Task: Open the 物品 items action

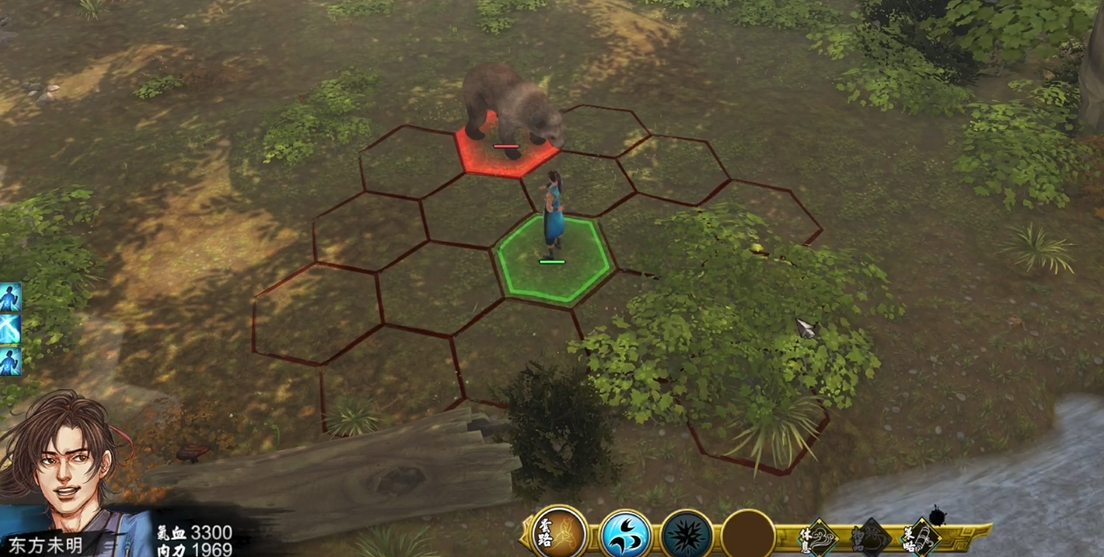Action: click(870, 537)
